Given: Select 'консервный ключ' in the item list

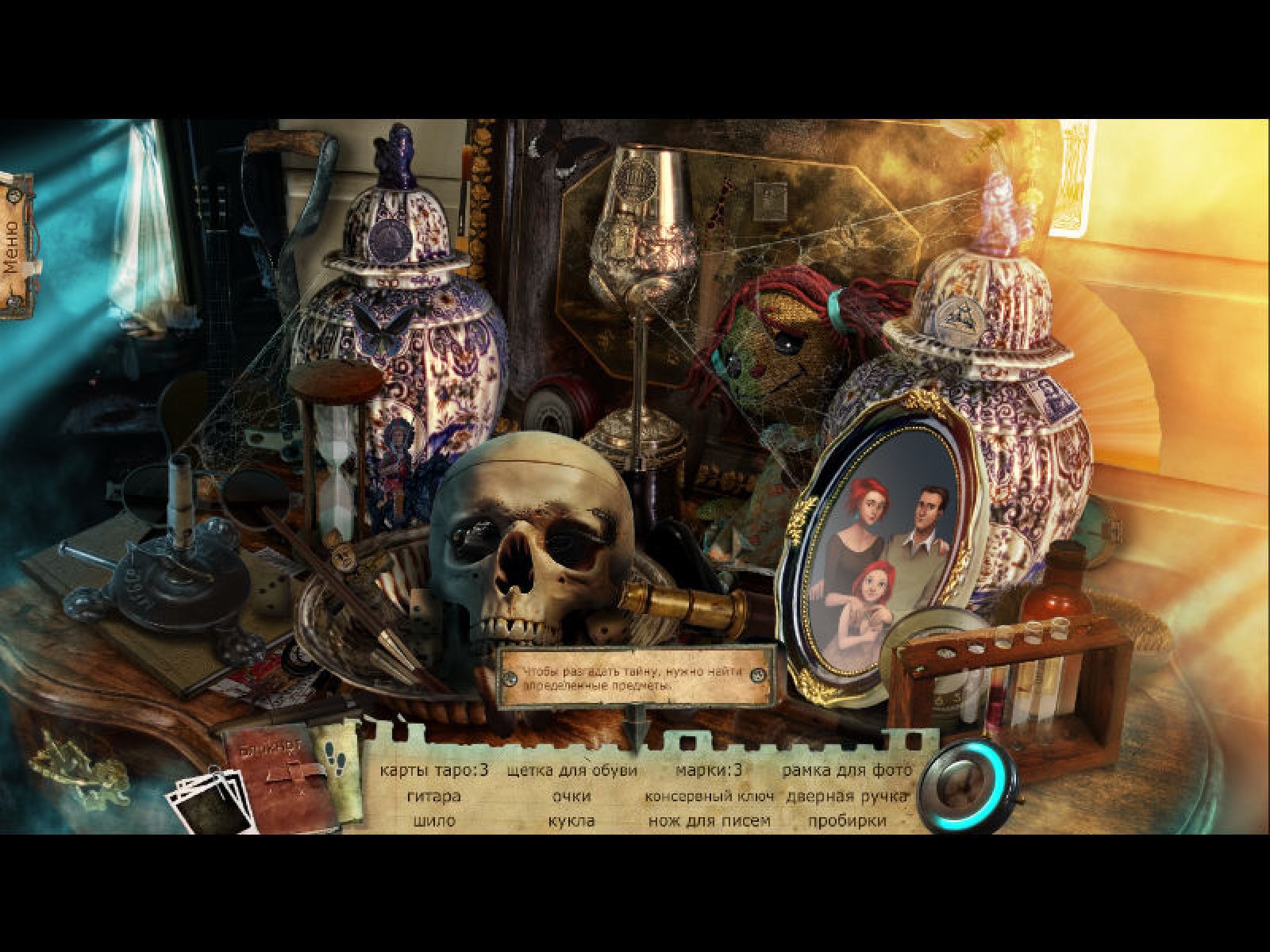Looking at the screenshot, I should pos(709,796).
